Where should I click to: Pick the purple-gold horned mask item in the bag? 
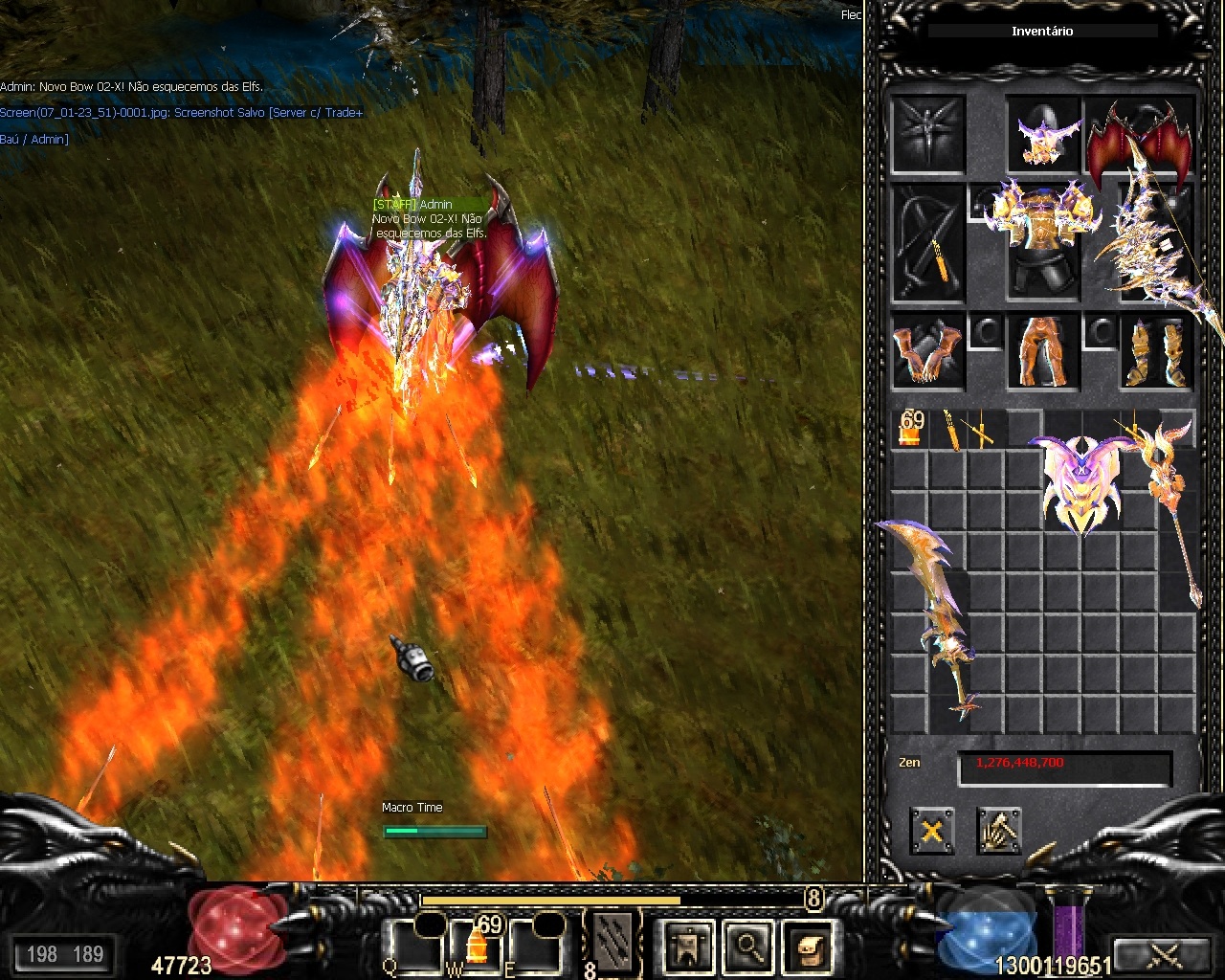tap(1081, 483)
